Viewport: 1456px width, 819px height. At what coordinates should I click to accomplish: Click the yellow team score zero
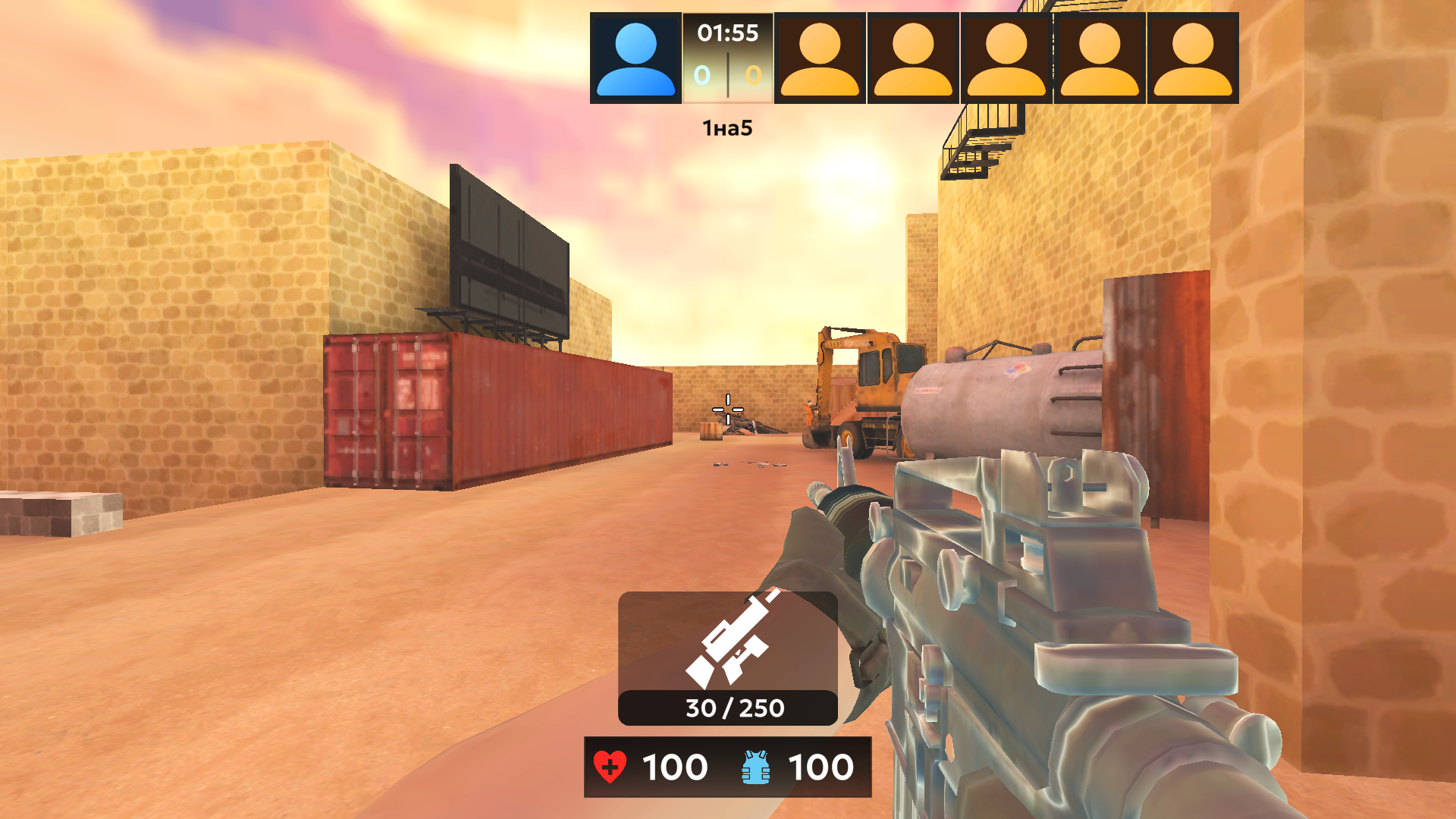tap(752, 74)
